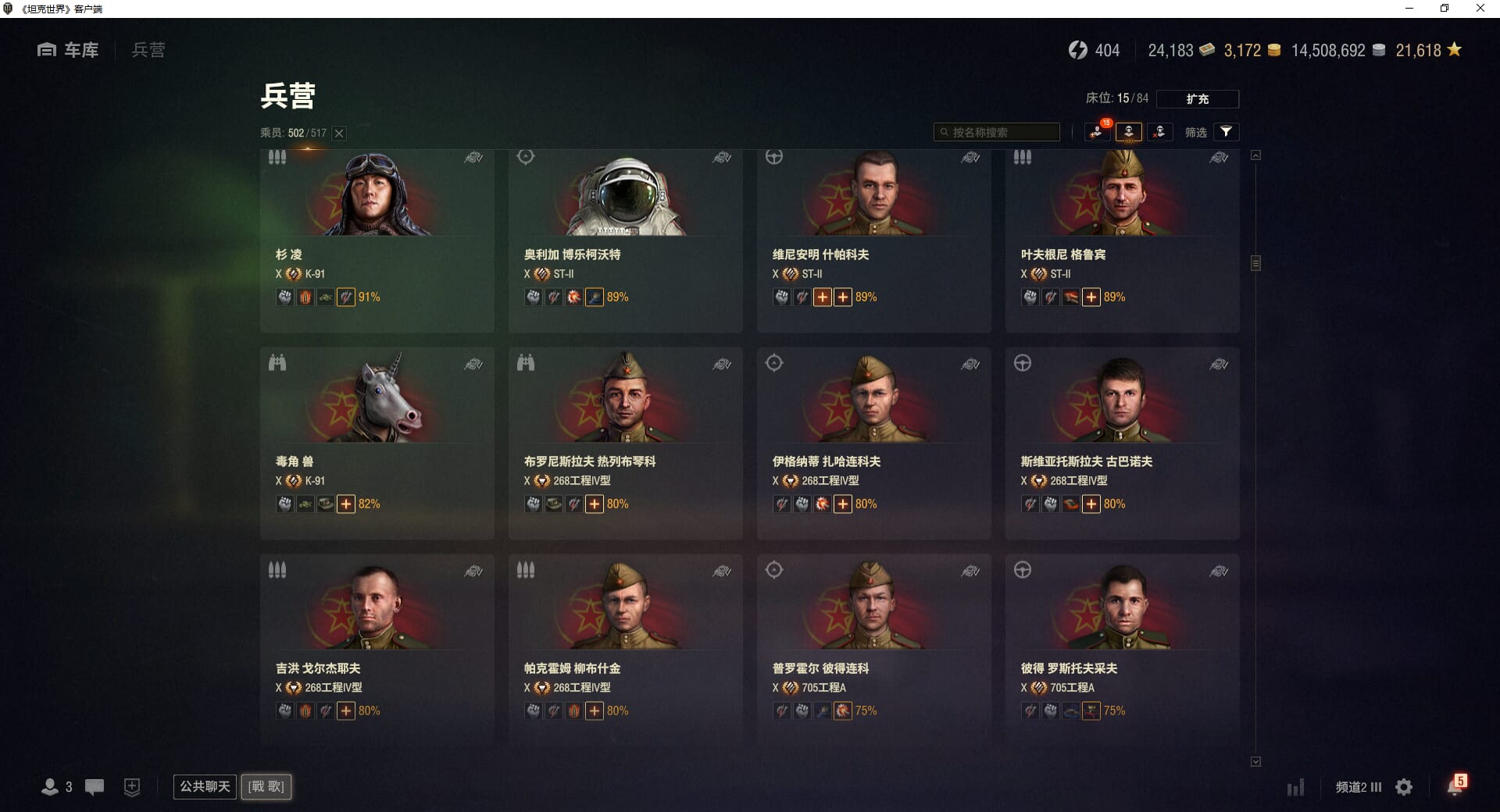Image resolution: width=1500 pixels, height=812 pixels.
Task: Click the 扩充 expand berths button
Action: click(1197, 99)
